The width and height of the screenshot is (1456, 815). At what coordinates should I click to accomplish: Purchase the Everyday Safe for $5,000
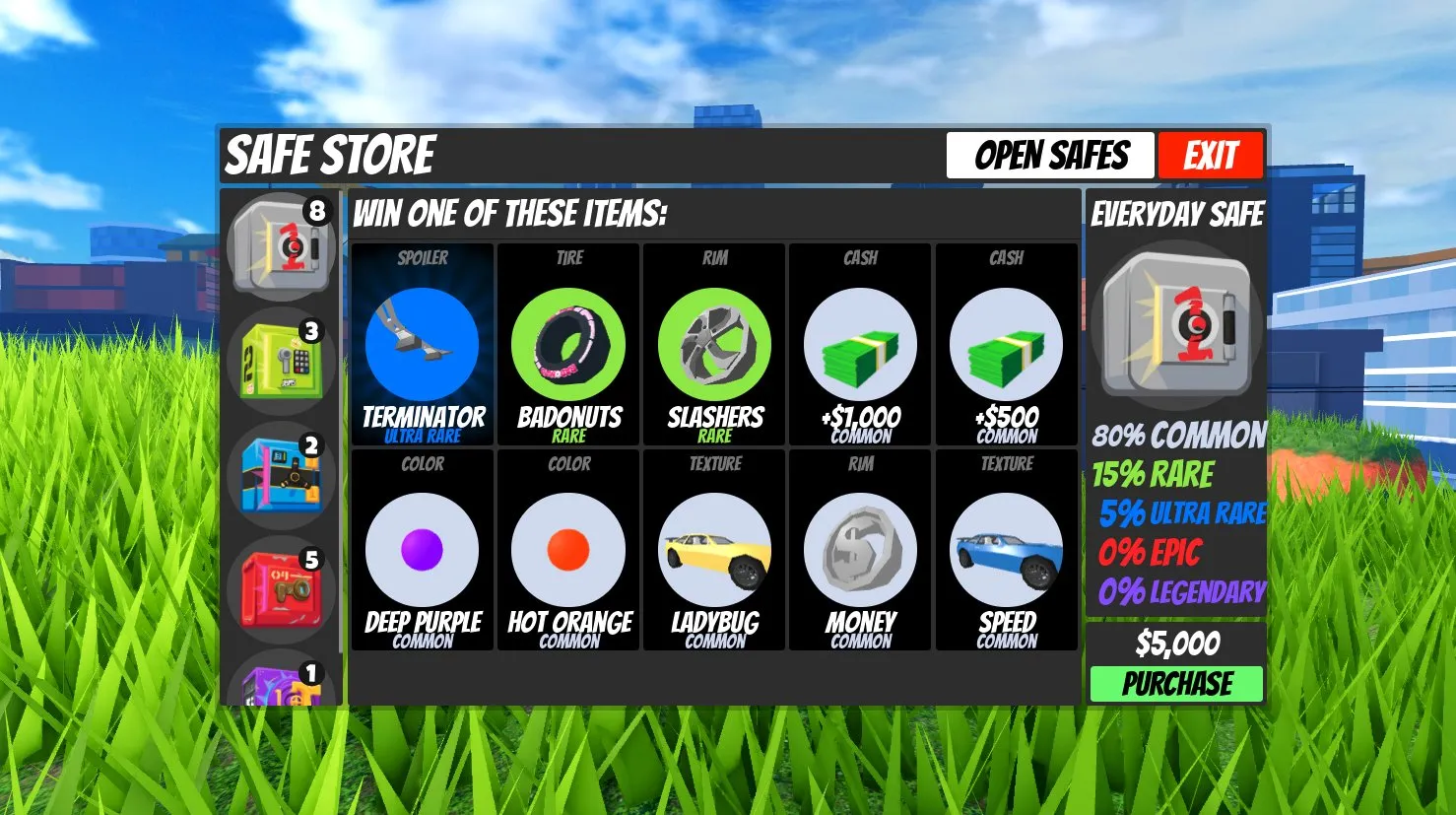pos(1176,683)
